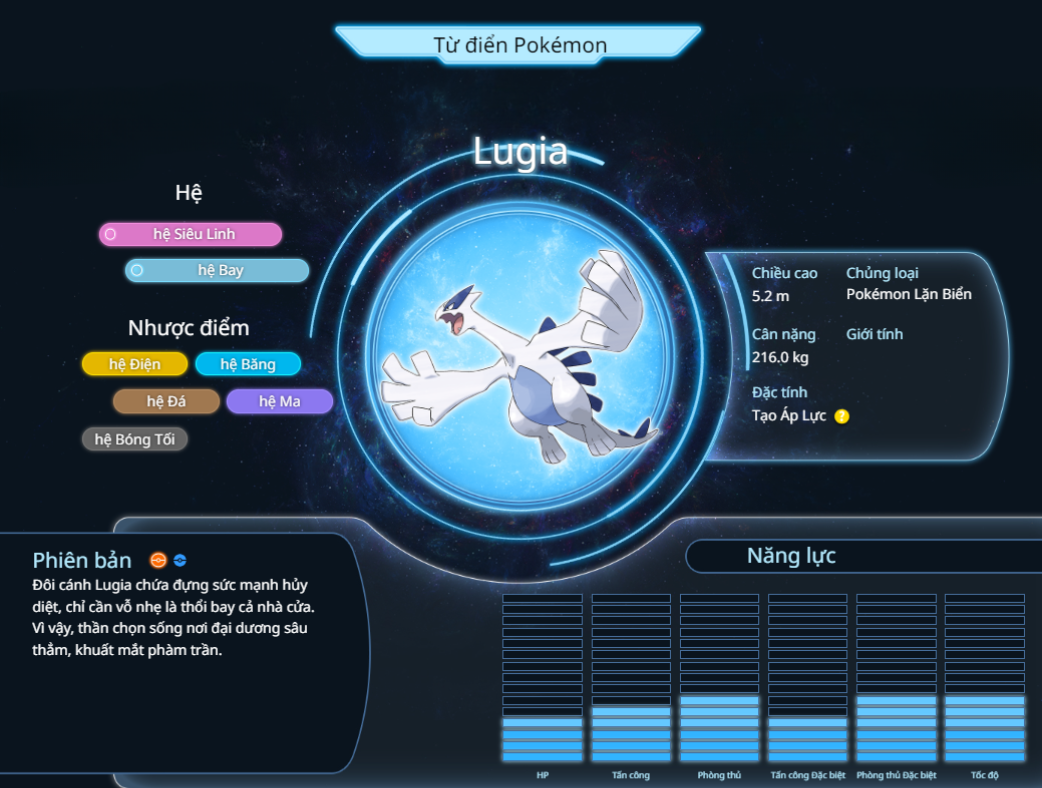Switch to the orange Poké Ball version
This screenshot has width=1042, height=788.
158,560
